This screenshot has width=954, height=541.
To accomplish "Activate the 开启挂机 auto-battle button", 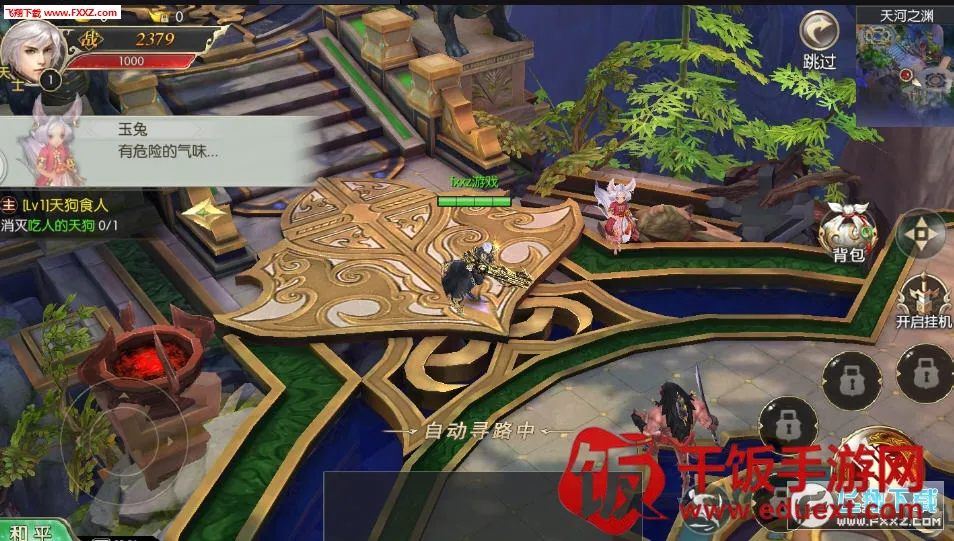I will [x=923, y=299].
